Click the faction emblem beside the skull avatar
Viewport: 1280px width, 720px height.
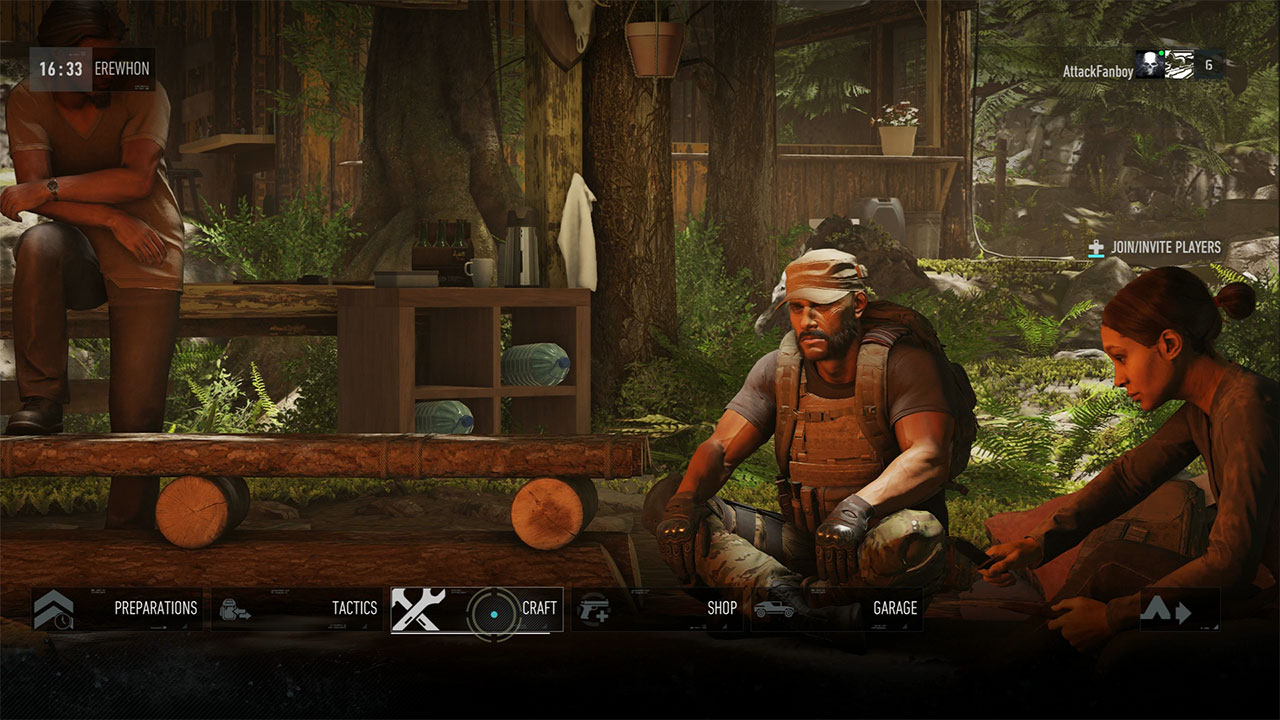point(1178,63)
